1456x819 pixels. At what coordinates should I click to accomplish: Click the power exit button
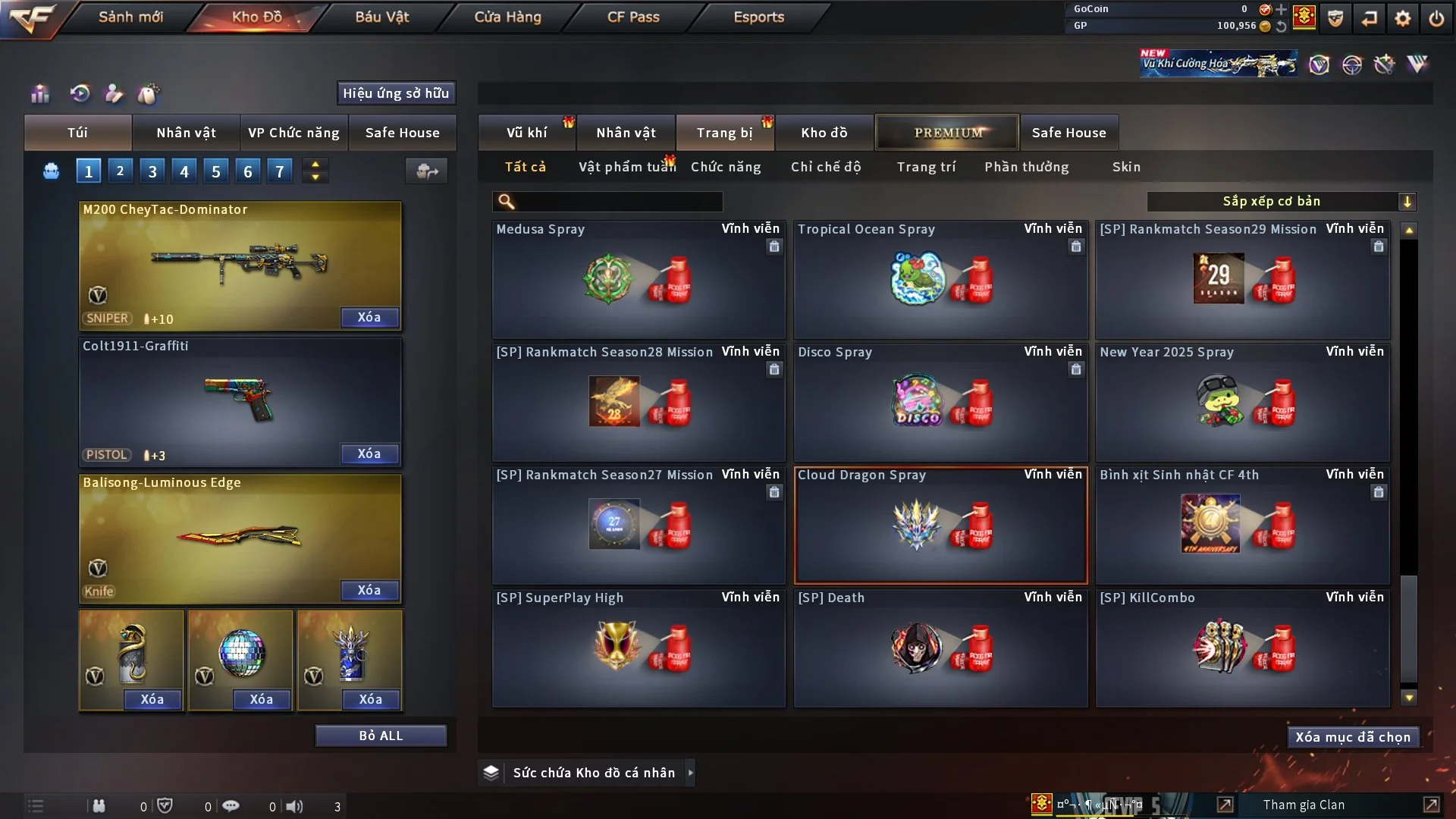pos(1436,18)
